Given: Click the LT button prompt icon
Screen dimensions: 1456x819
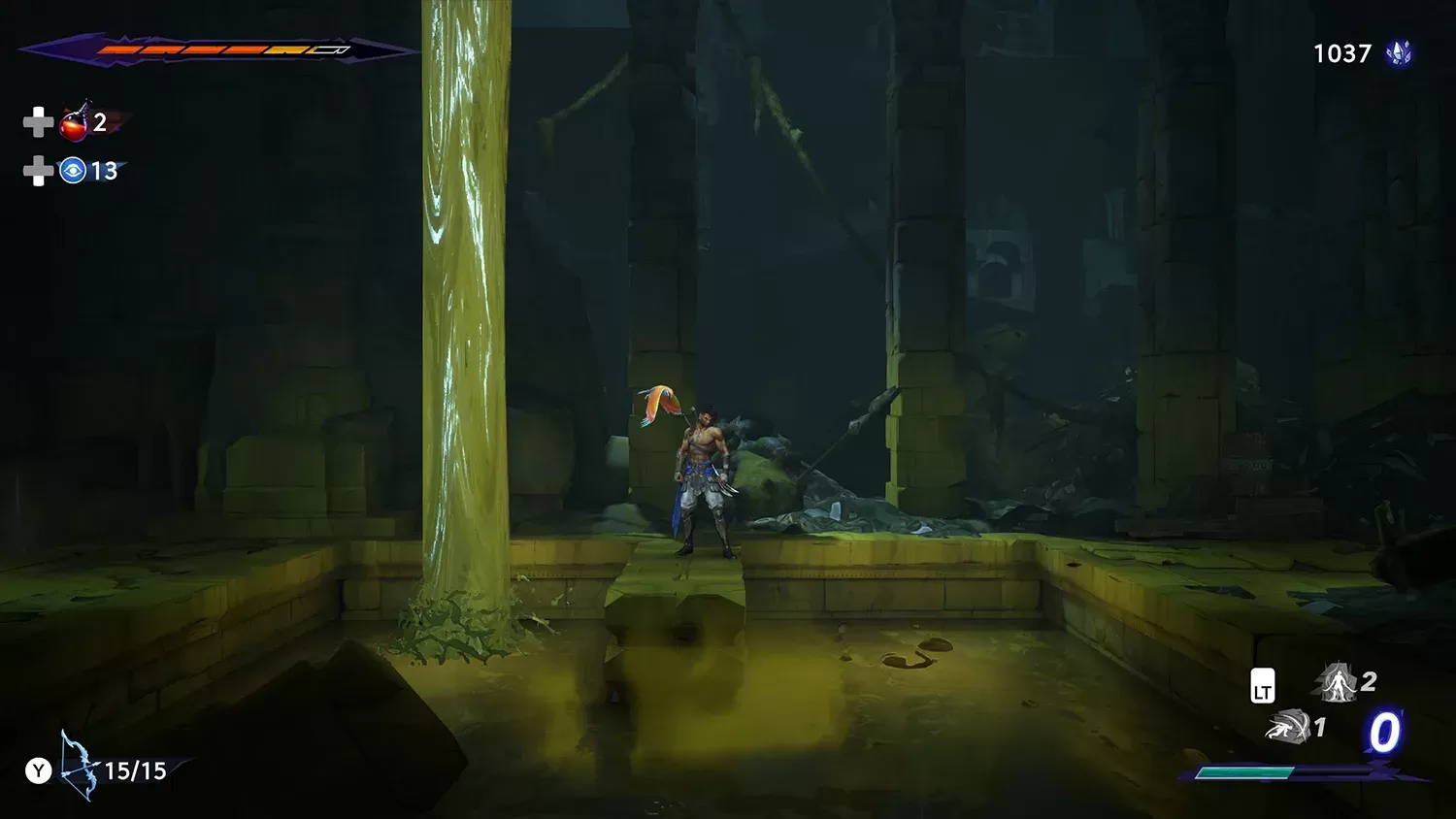Looking at the screenshot, I should pos(1263,685).
